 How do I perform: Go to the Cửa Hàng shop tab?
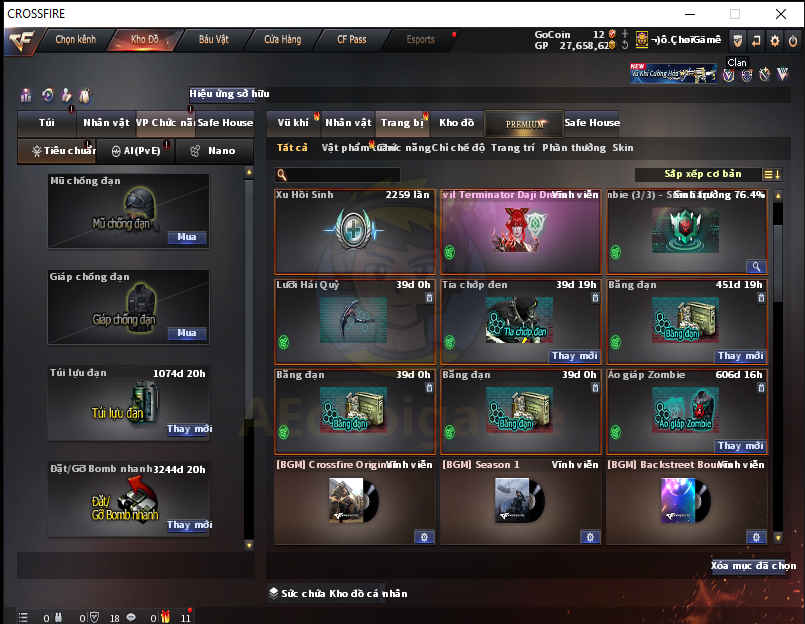point(282,40)
